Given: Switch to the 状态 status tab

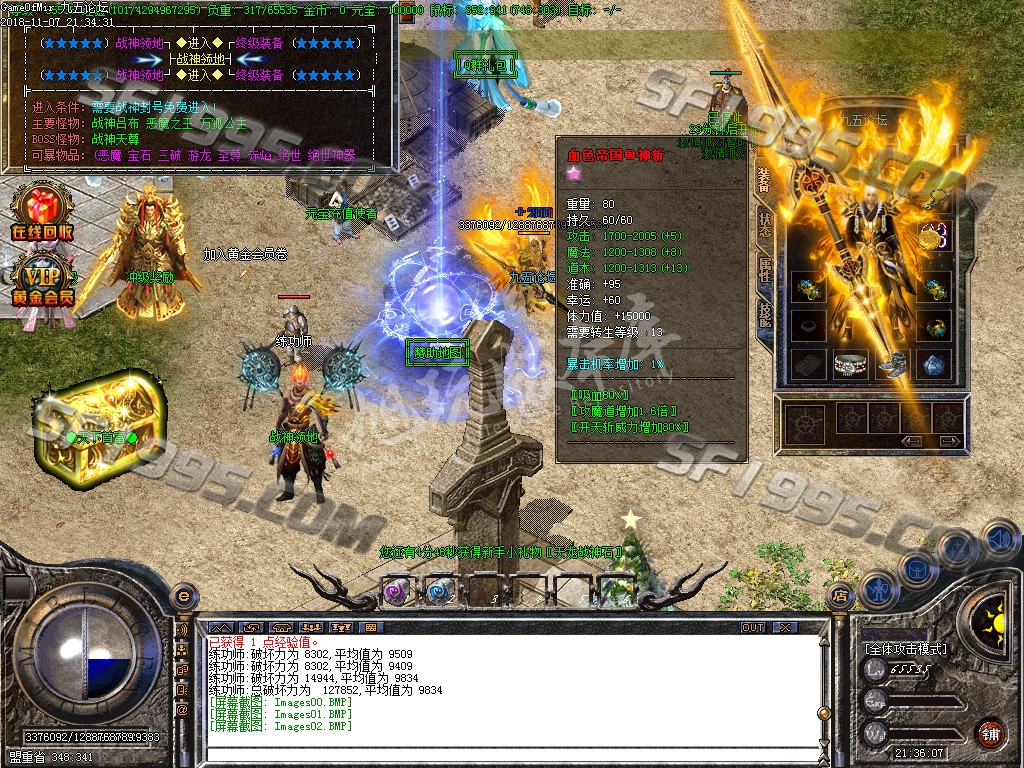Looking at the screenshot, I should point(764,225).
